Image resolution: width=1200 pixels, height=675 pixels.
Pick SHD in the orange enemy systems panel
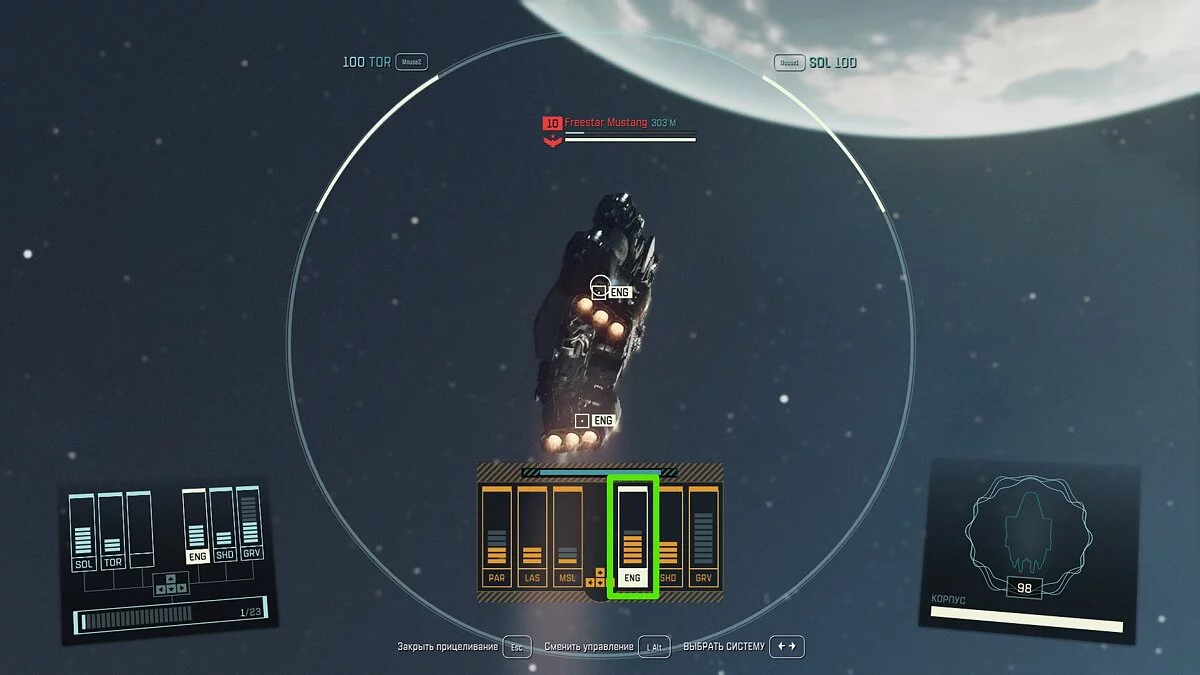point(668,537)
